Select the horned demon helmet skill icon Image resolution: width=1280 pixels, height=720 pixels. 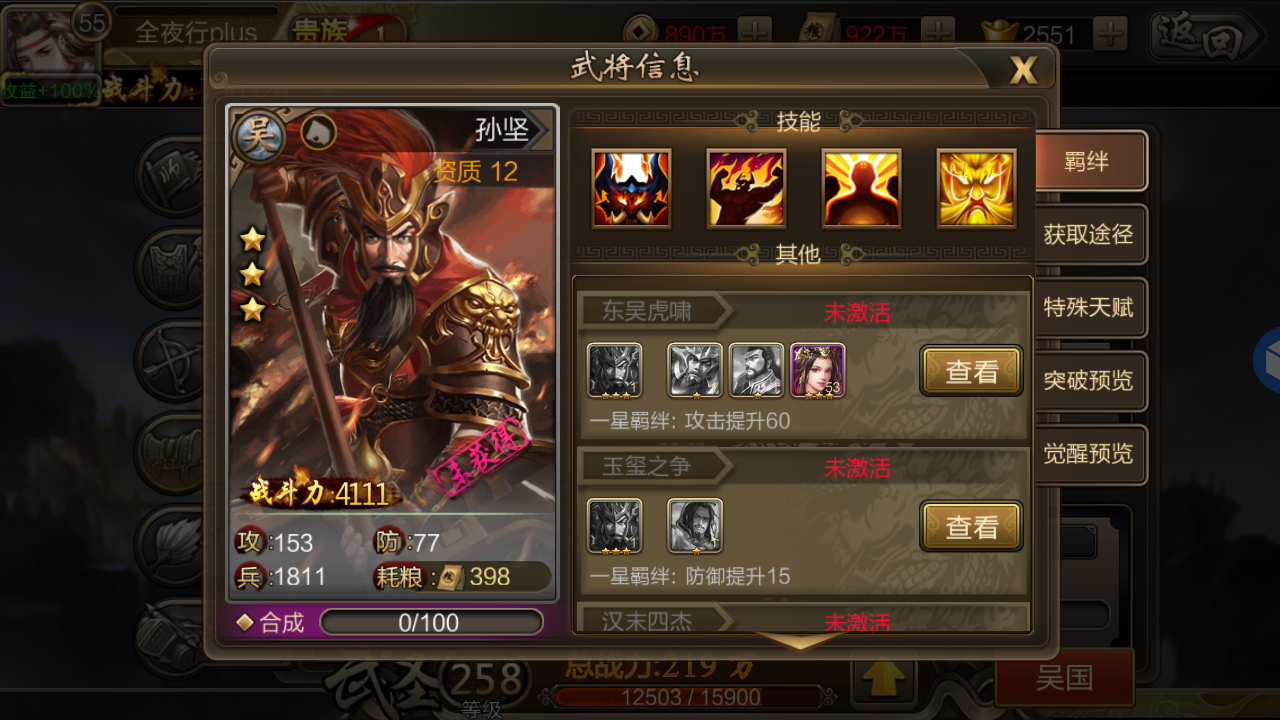click(631, 188)
